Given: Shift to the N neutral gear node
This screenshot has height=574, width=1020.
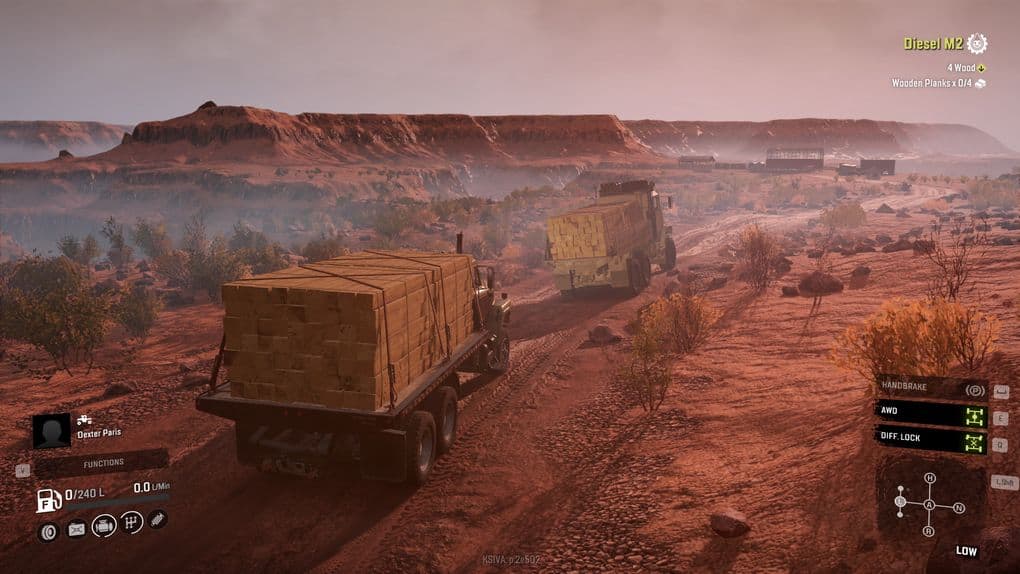Looking at the screenshot, I should click(959, 508).
